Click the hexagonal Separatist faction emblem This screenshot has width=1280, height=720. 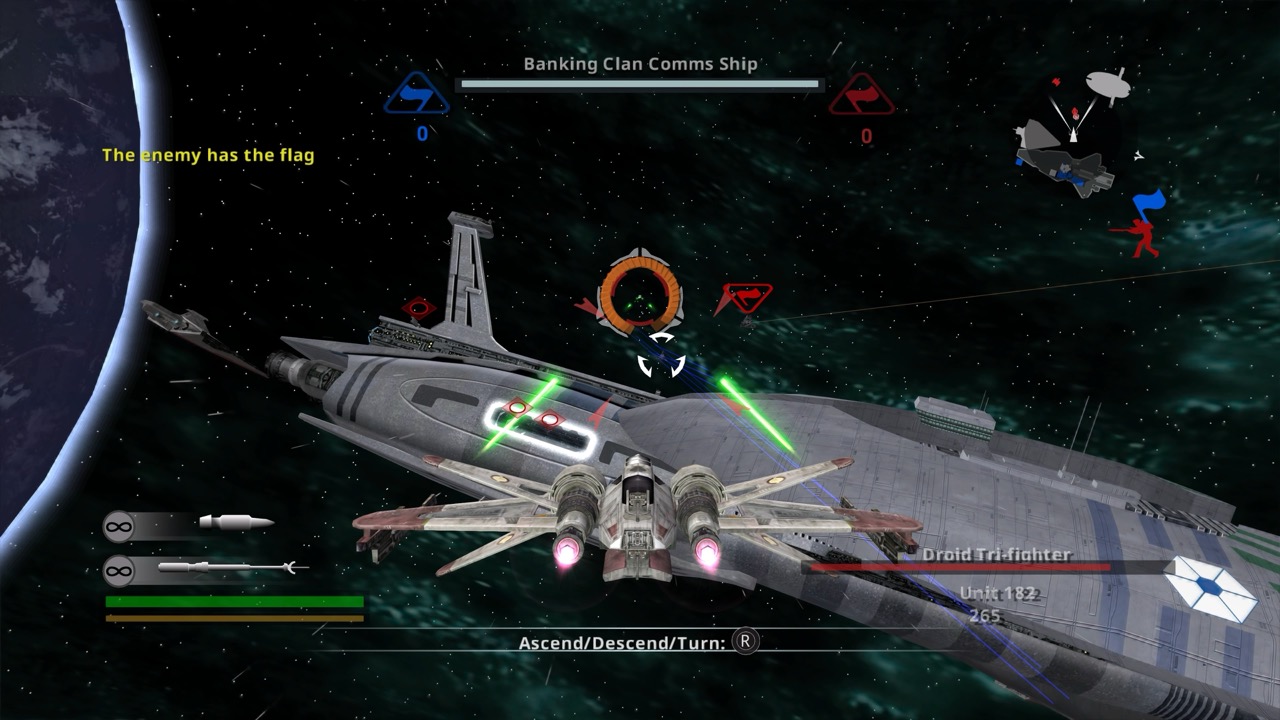[x=1213, y=587]
